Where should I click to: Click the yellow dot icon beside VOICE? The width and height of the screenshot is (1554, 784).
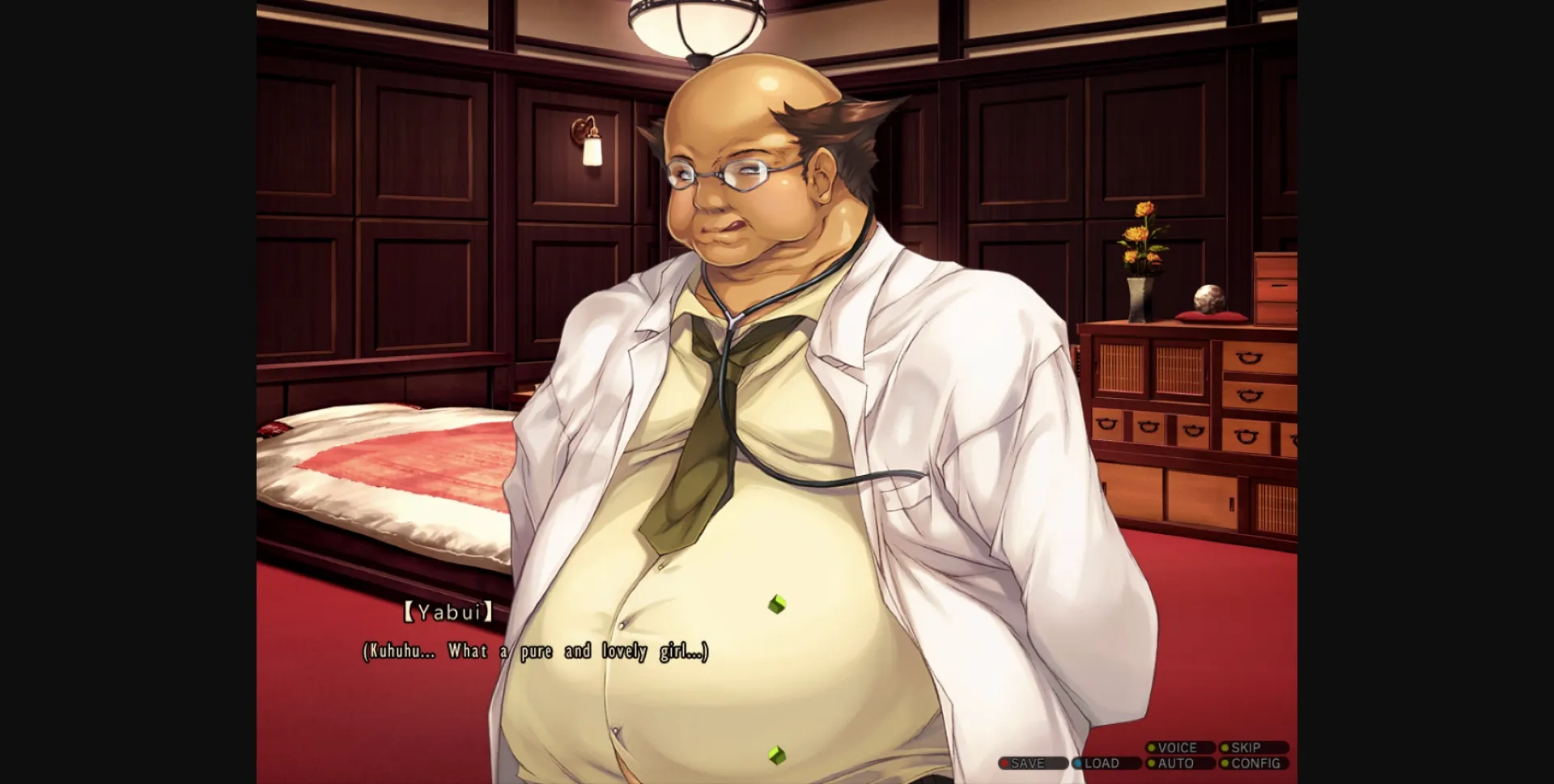pyautogui.click(x=1152, y=748)
